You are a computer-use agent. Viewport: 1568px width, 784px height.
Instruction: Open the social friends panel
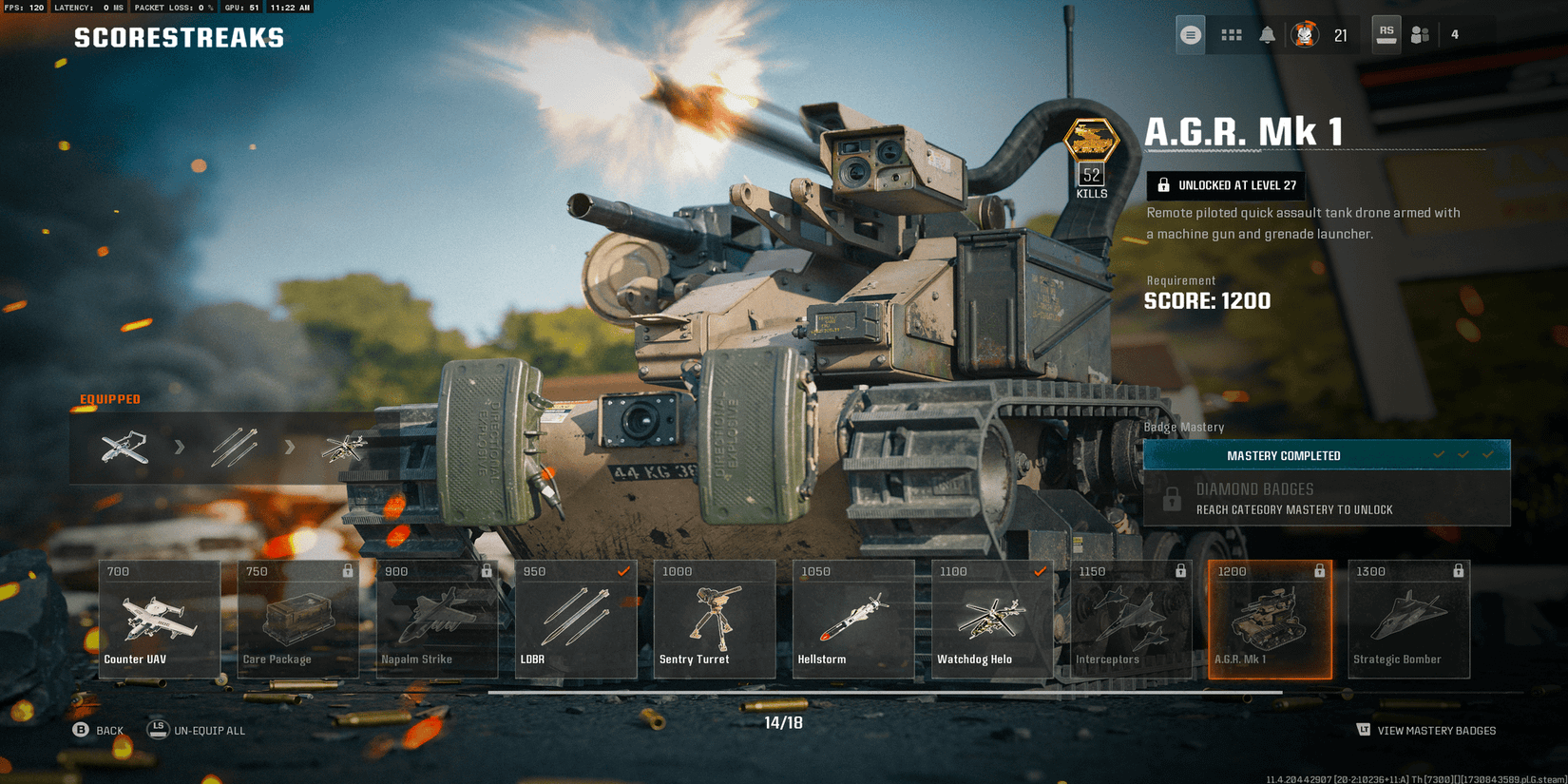point(1420,34)
